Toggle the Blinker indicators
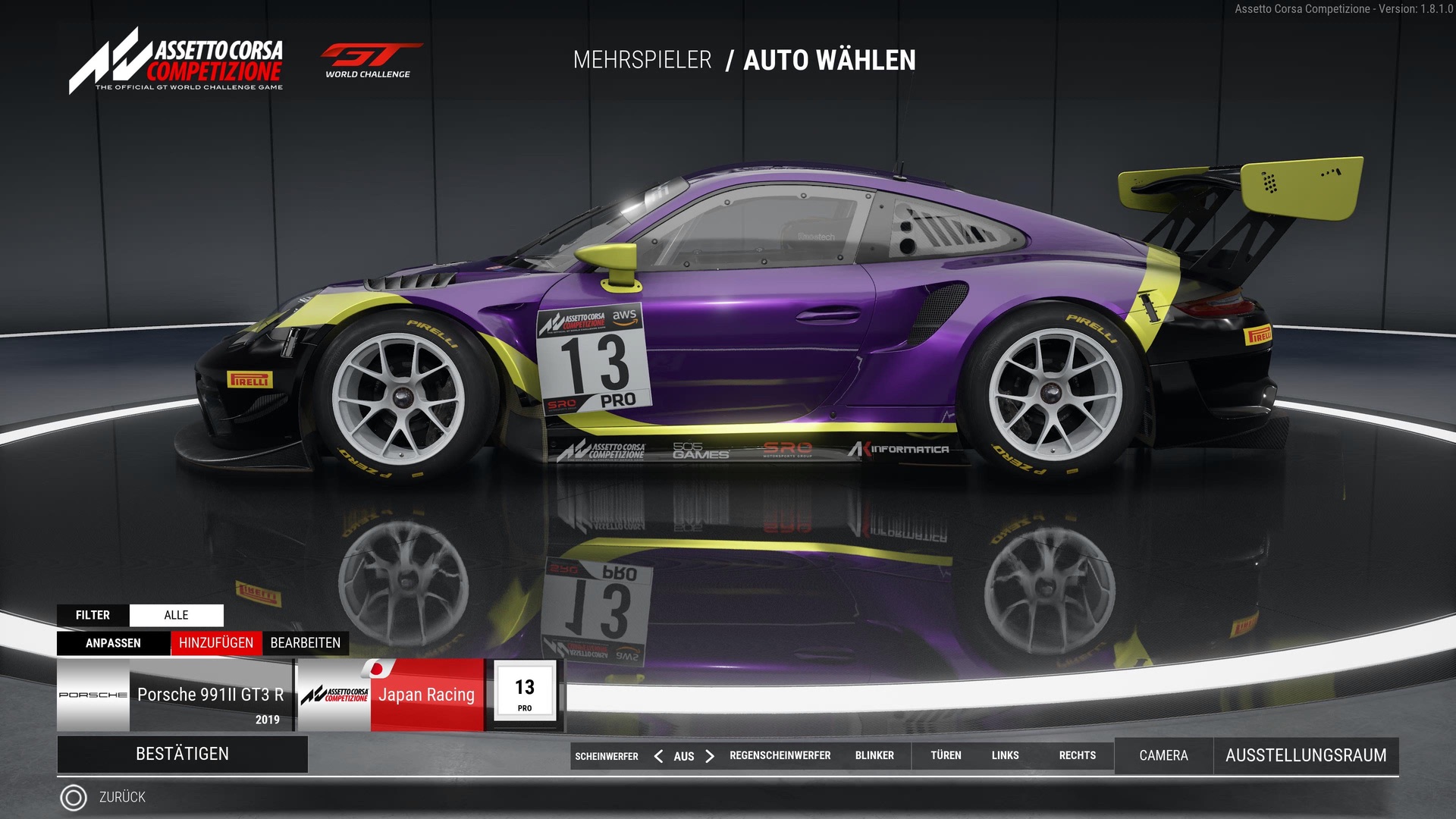The width and height of the screenshot is (1456, 819). (x=874, y=755)
